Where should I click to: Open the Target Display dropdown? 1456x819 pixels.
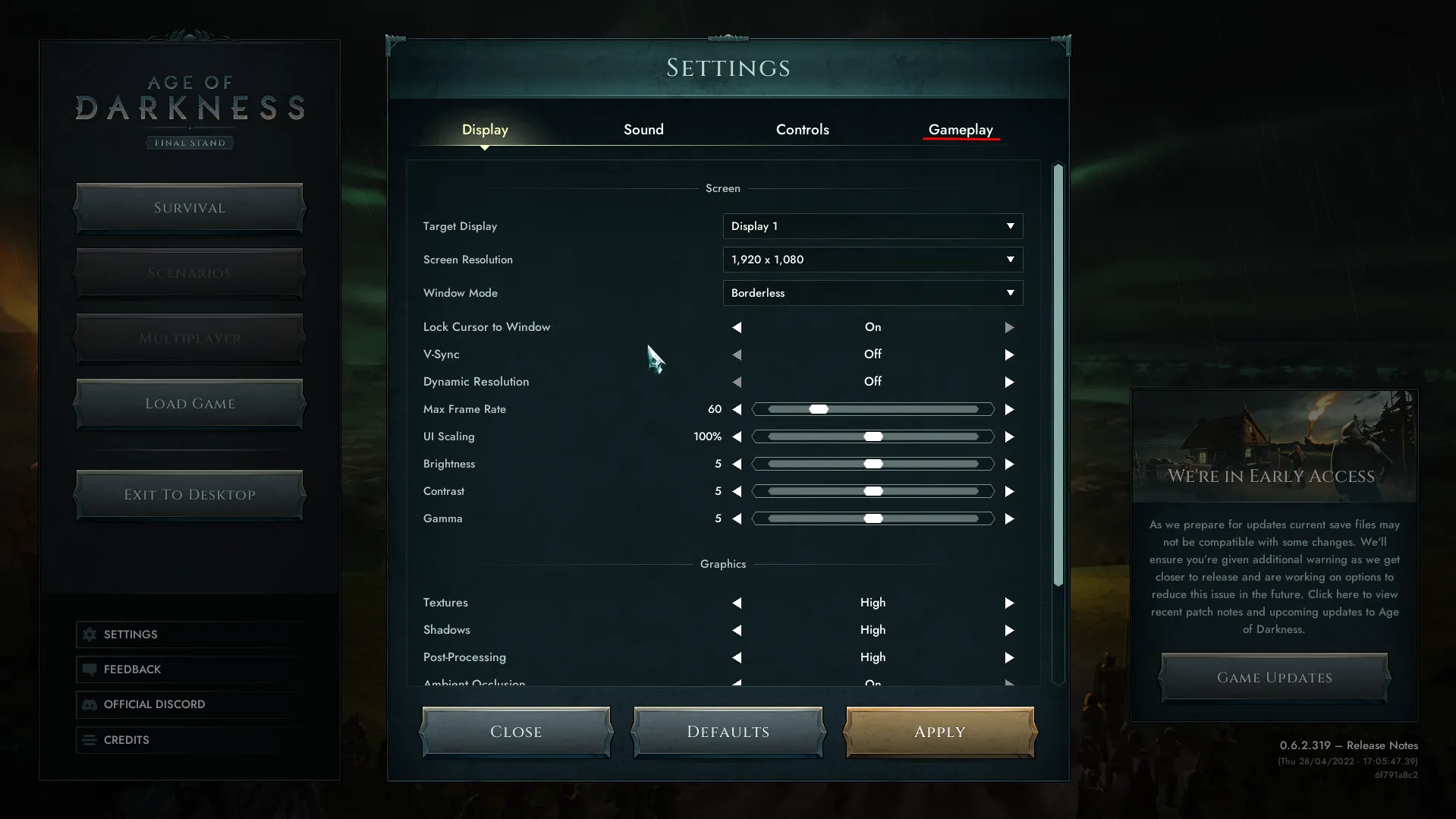(x=873, y=226)
